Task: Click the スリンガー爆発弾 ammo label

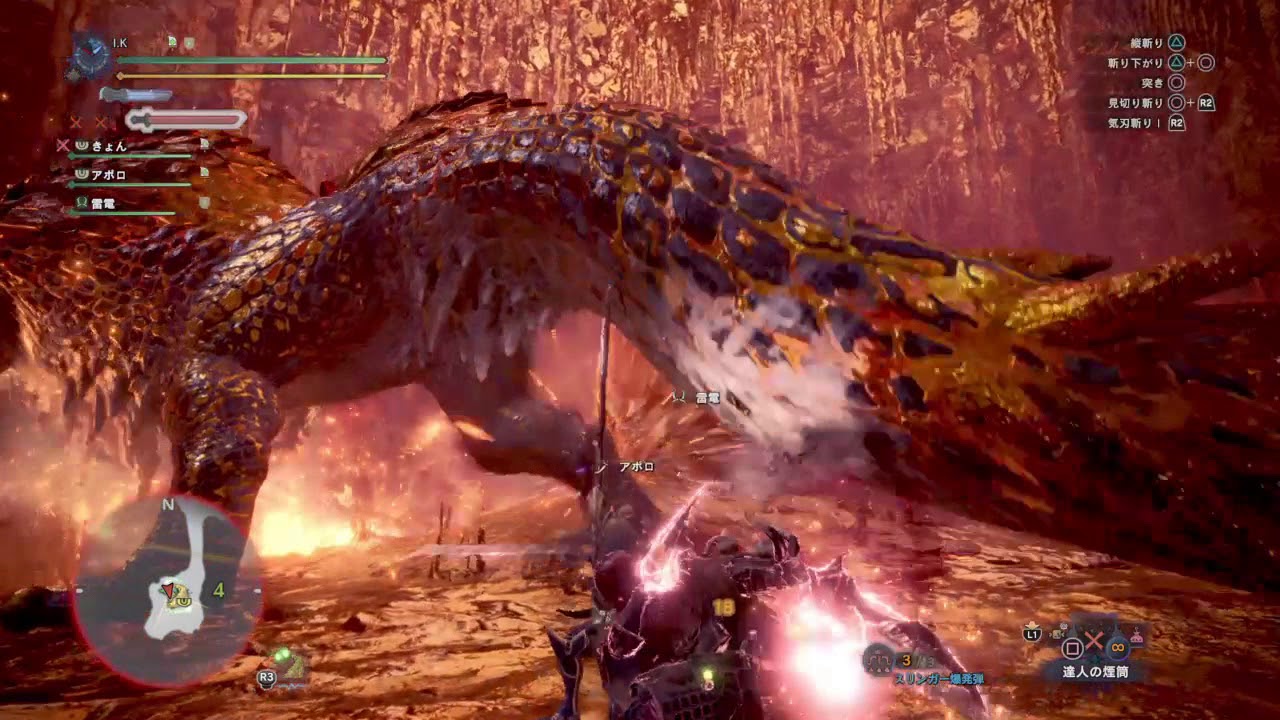Action: [x=940, y=679]
